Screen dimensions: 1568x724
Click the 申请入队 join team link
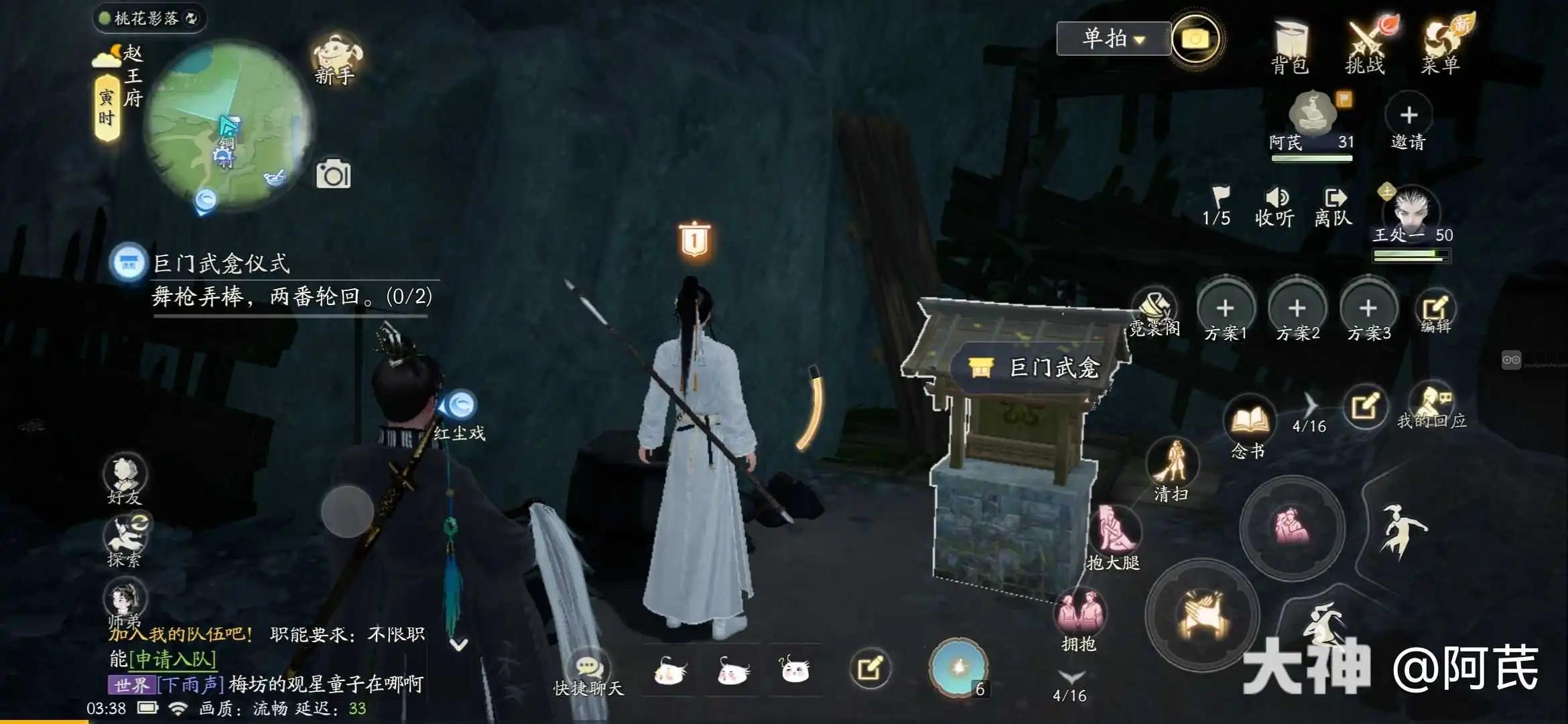[173, 660]
